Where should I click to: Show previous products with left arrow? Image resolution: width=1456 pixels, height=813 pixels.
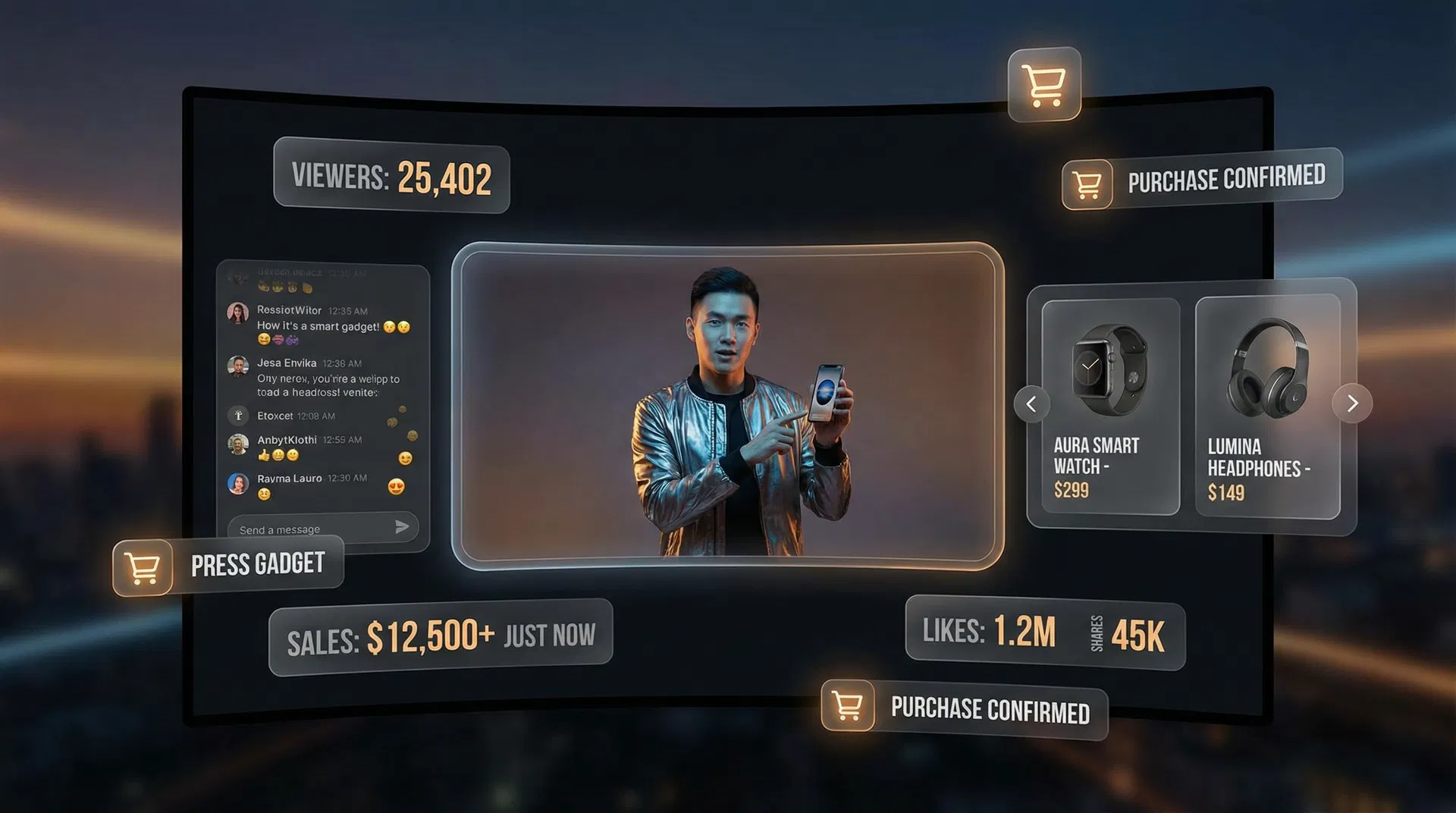tap(1031, 404)
